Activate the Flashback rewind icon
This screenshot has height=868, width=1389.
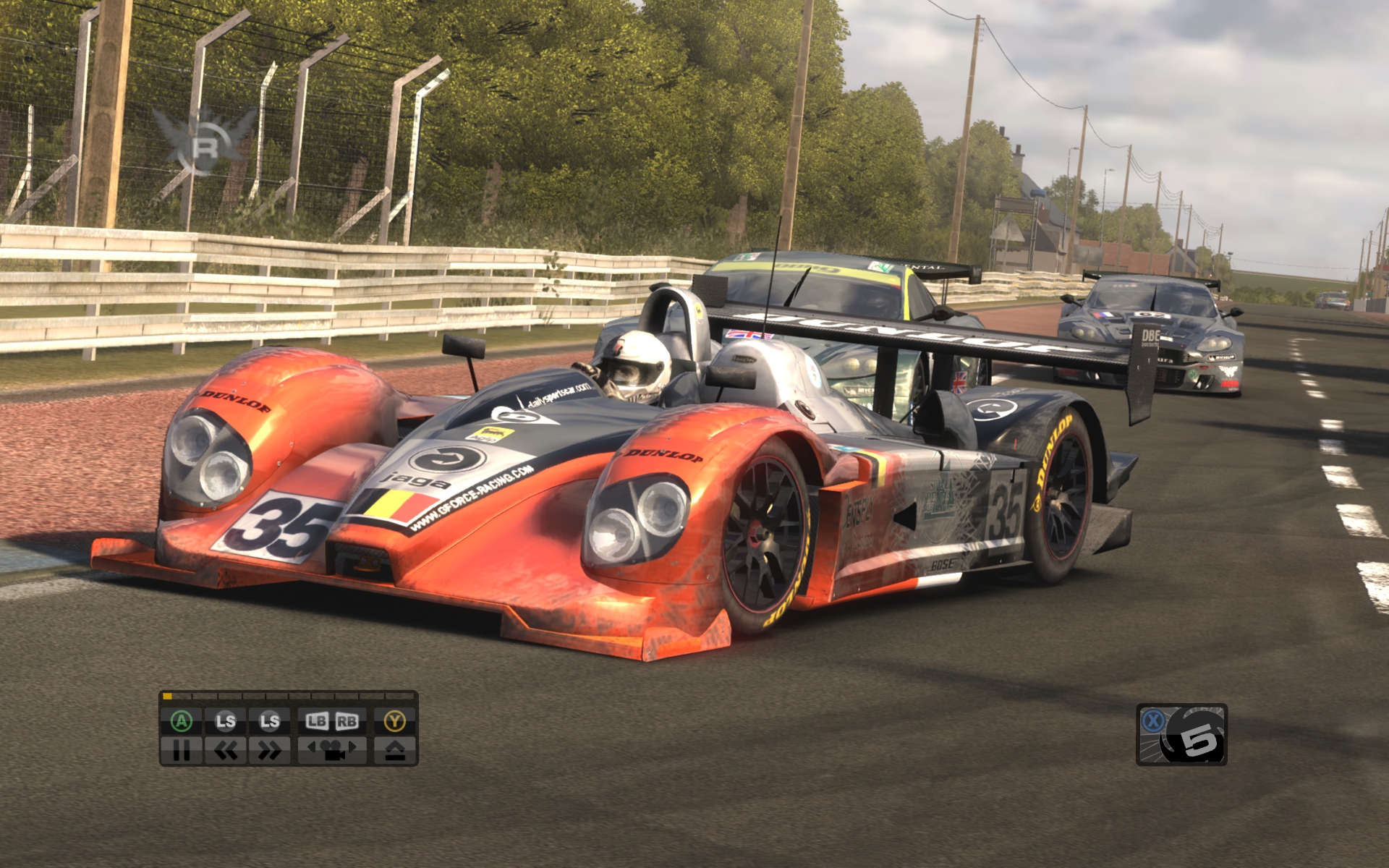tap(1181, 735)
